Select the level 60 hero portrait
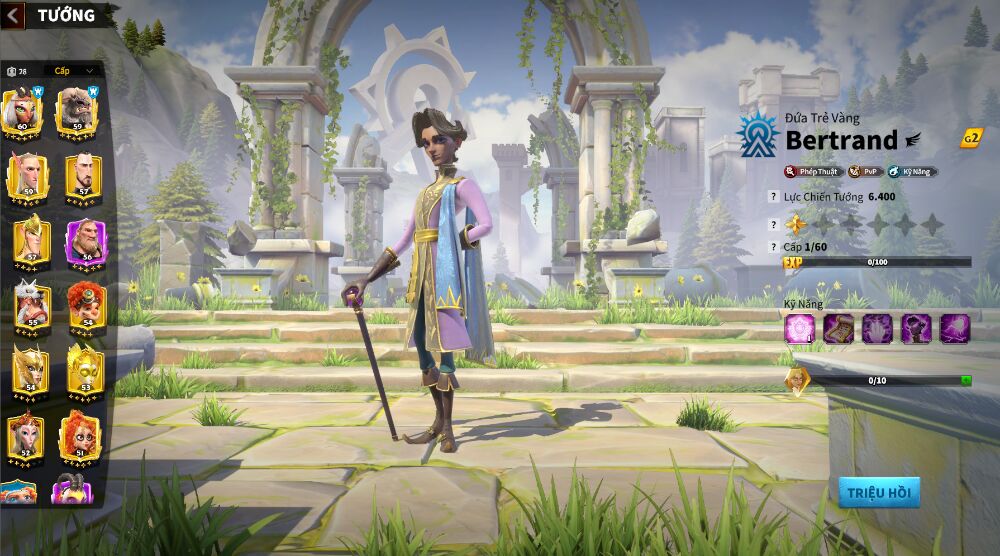 24,110
